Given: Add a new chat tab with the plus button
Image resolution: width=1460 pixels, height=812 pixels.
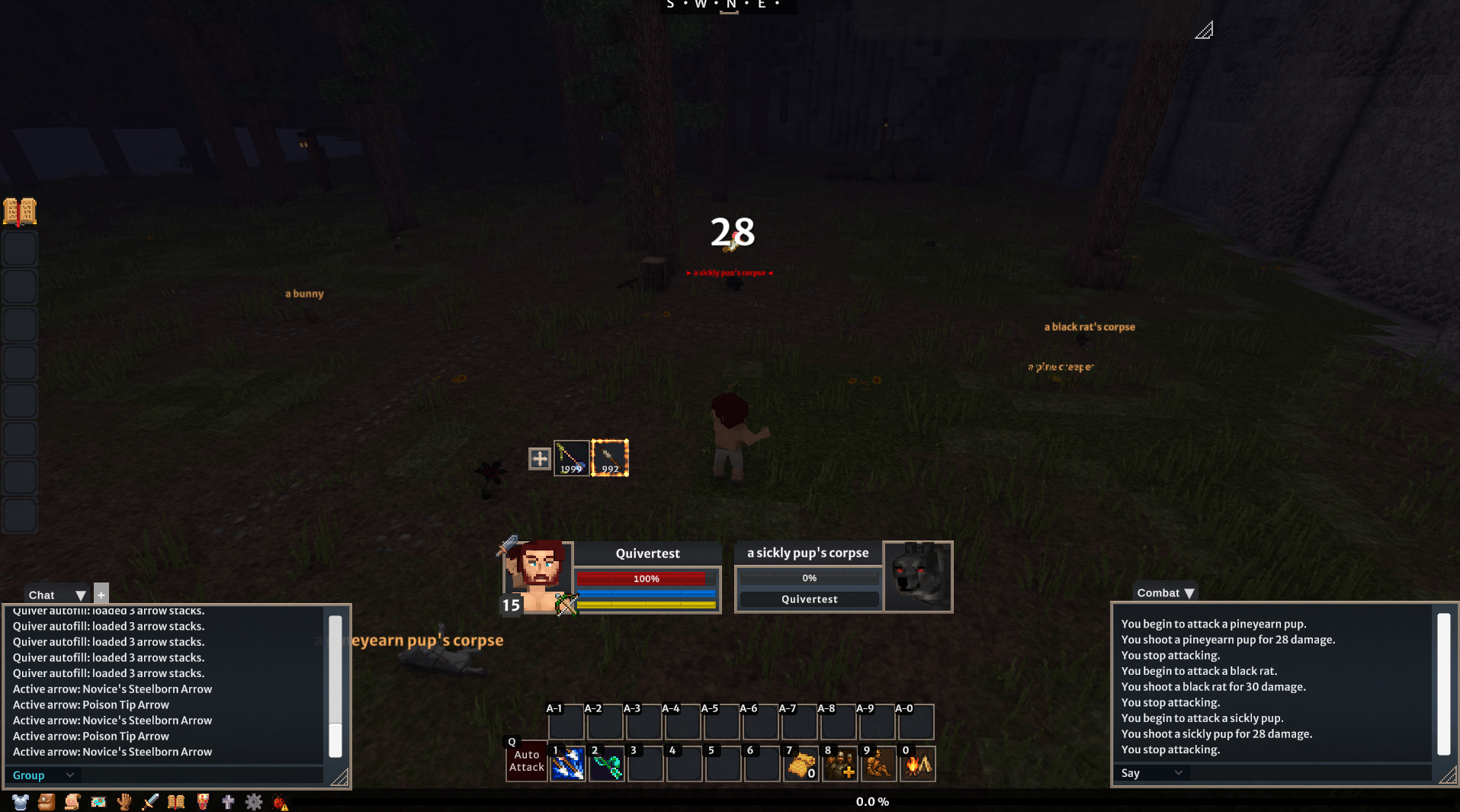Looking at the screenshot, I should pos(100,593).
